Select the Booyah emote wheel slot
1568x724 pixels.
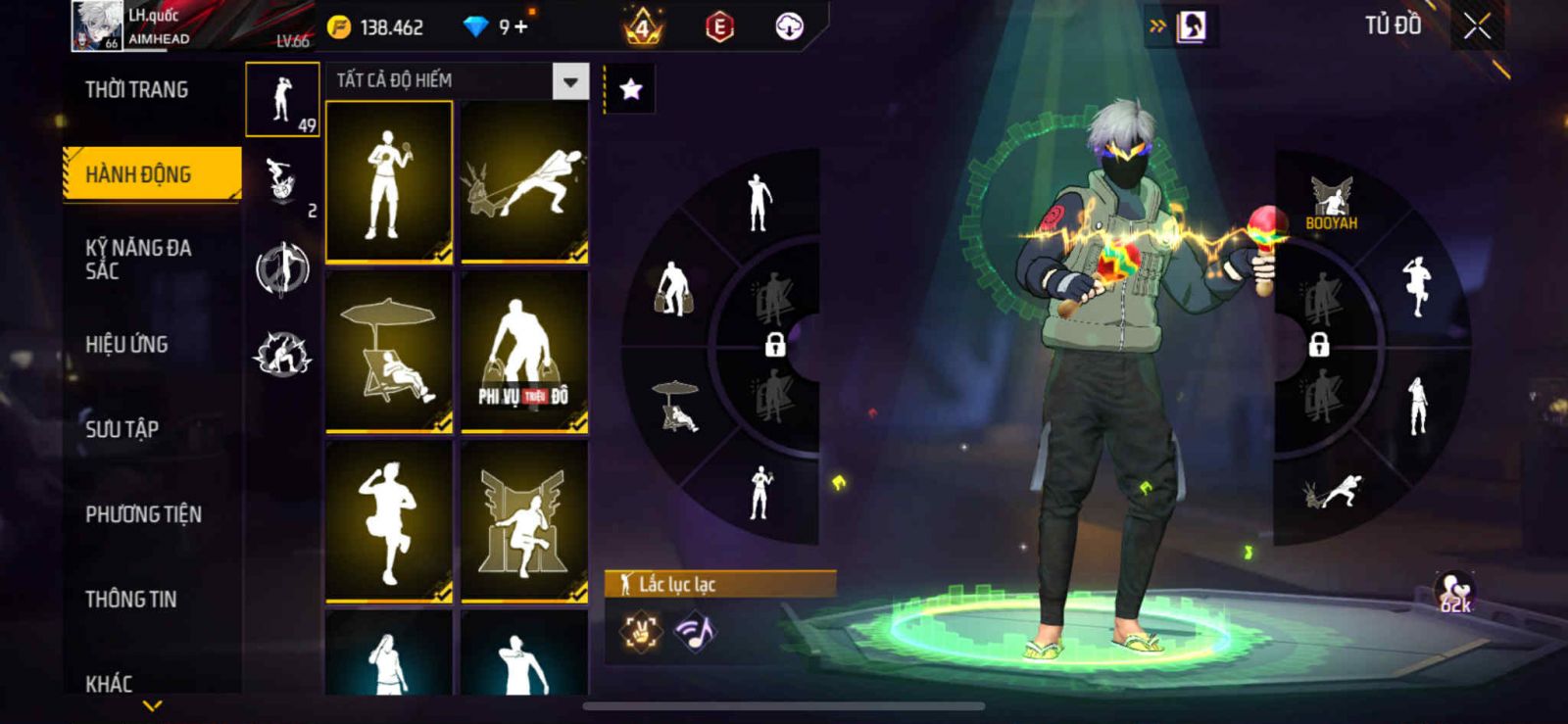(1331, 203)
